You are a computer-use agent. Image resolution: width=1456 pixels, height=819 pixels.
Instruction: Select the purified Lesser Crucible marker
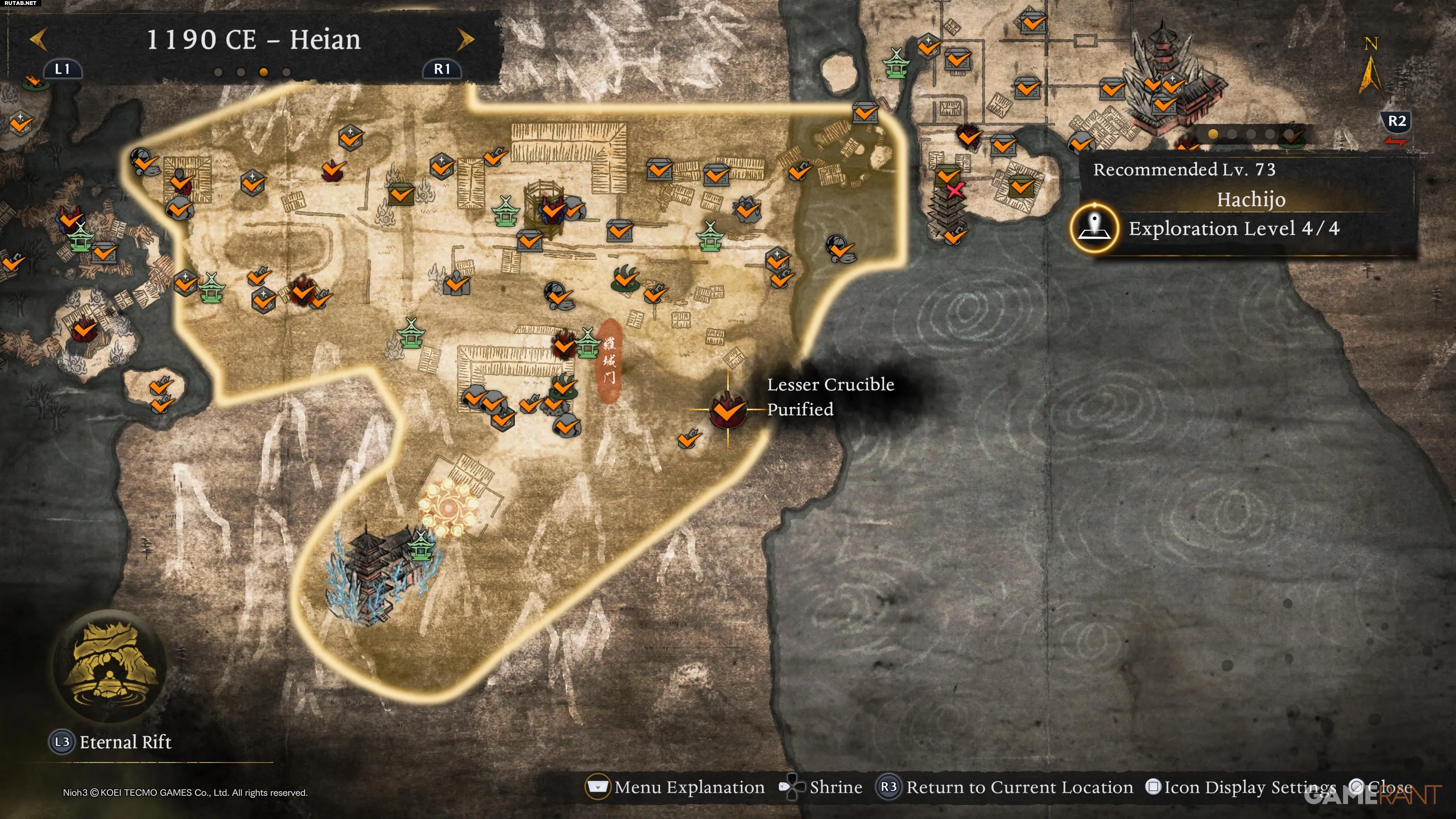coord(728,409)
